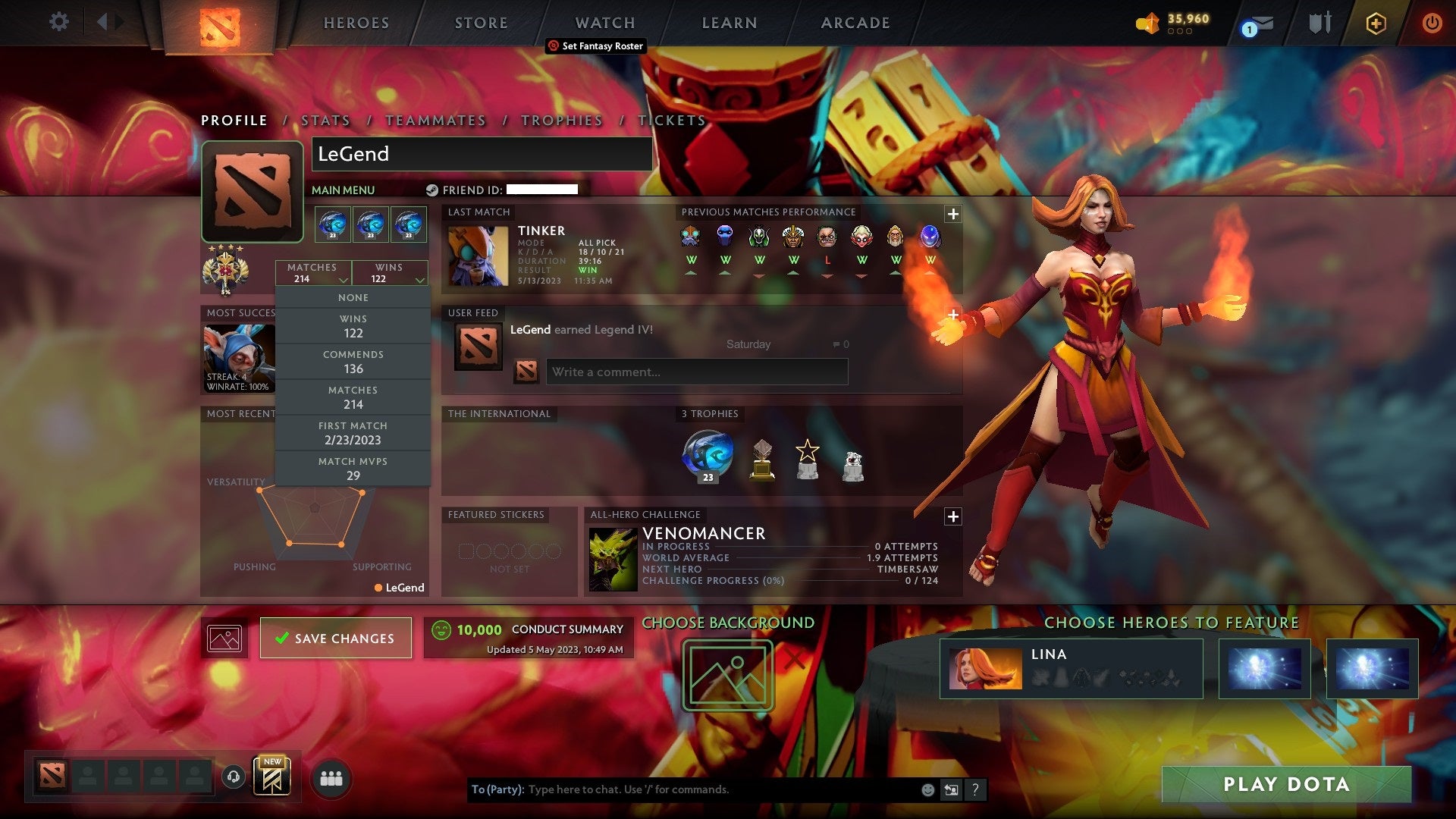Open the Matches stat dropdown
The height and width of the screenshot is (819, 1456).
coord(313,273)
